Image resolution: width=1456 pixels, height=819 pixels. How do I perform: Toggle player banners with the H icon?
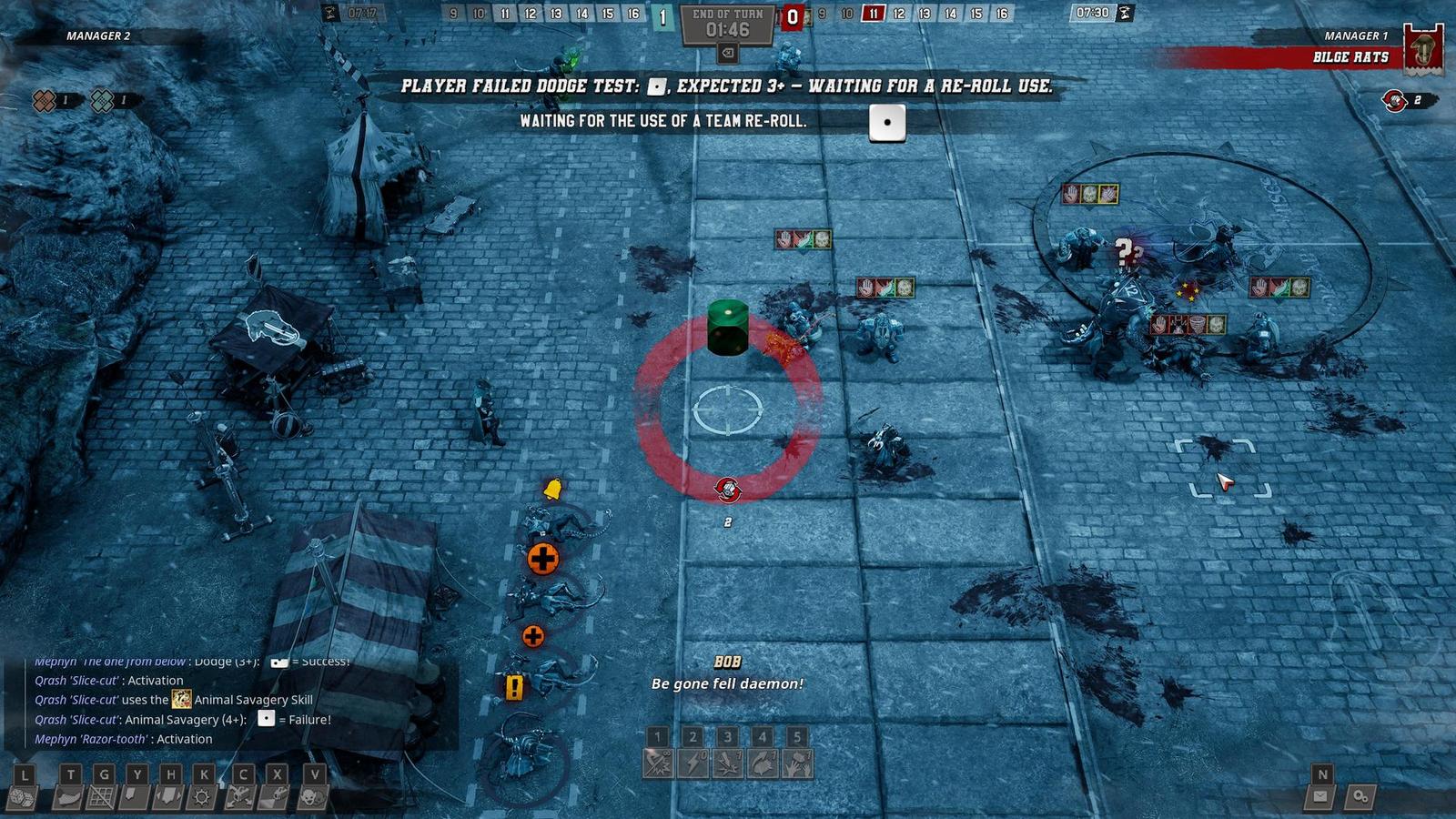[167, 798]
